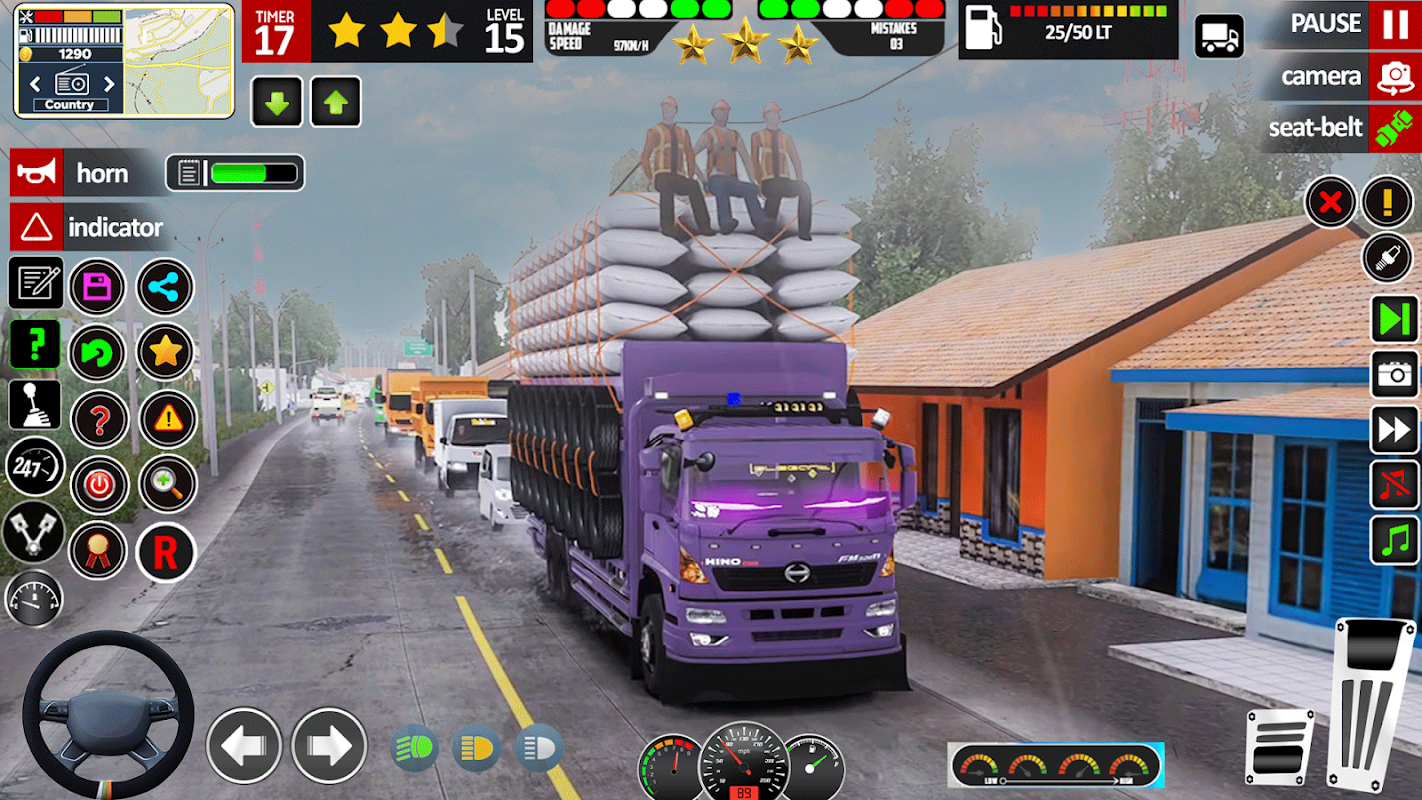1422x800 pixels.
Task: Turn on the hazard indicator
Action: coord(37,228)
